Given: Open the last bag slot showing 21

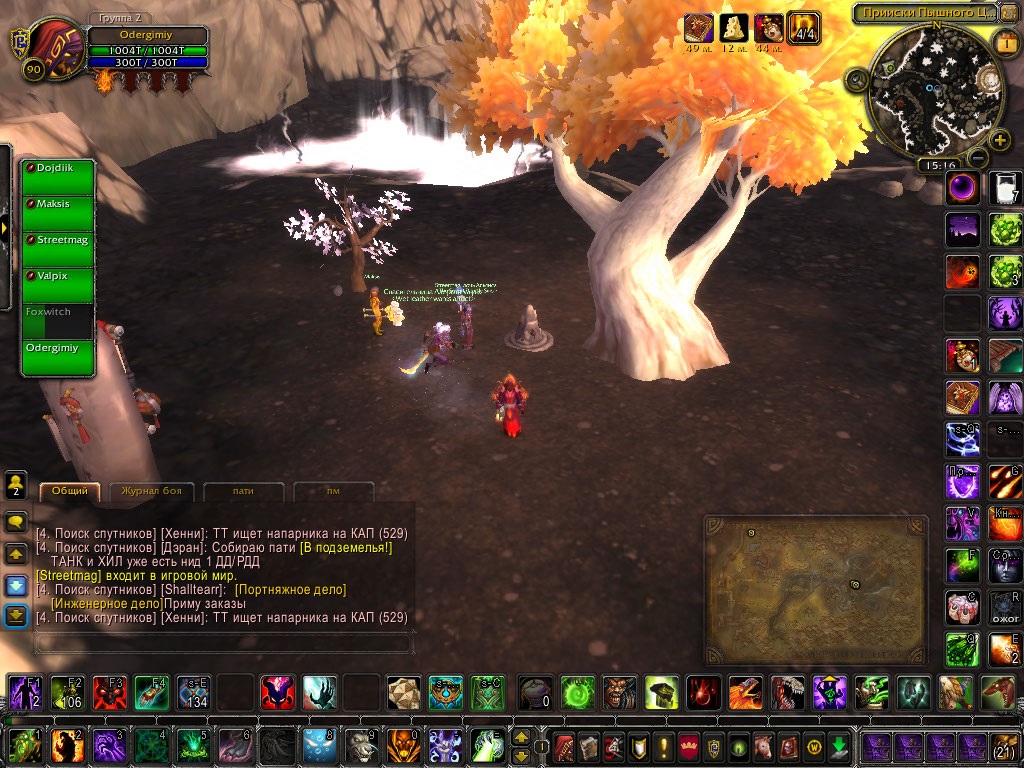Looking at the screenshot, I should [x=1004, y=746].
